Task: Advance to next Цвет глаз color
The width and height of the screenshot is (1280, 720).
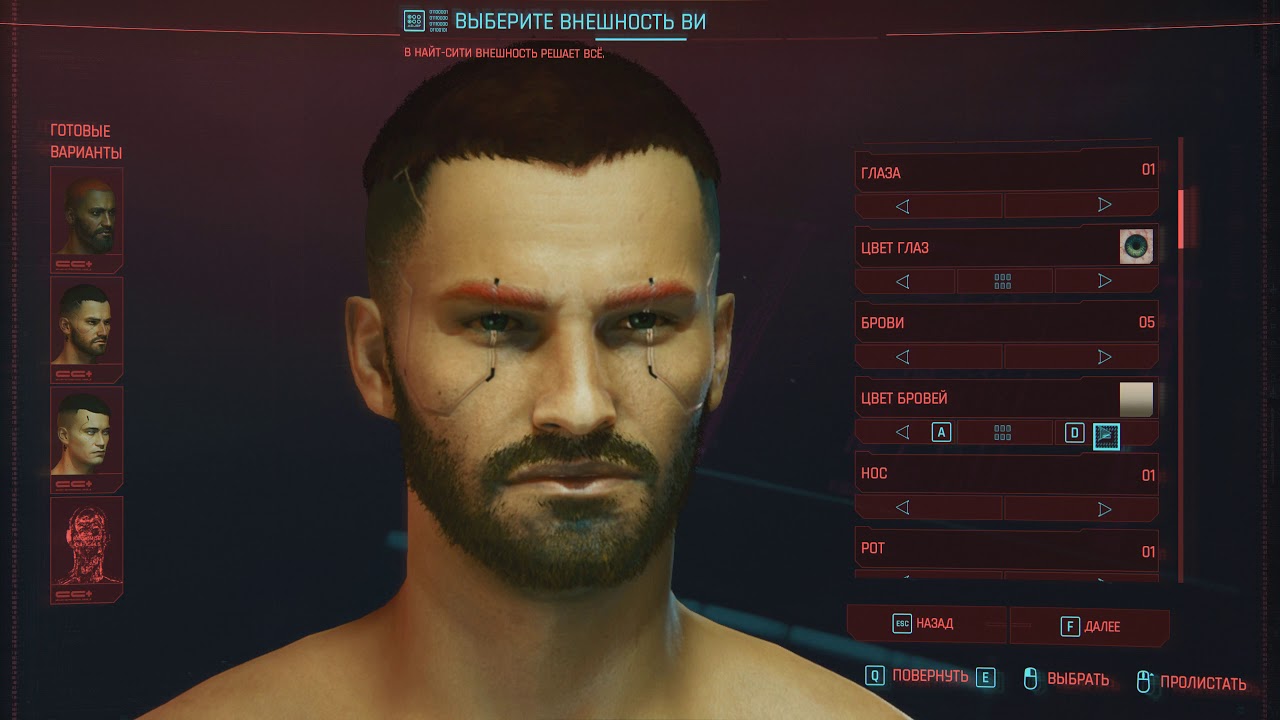Action: pos(1104,282)
